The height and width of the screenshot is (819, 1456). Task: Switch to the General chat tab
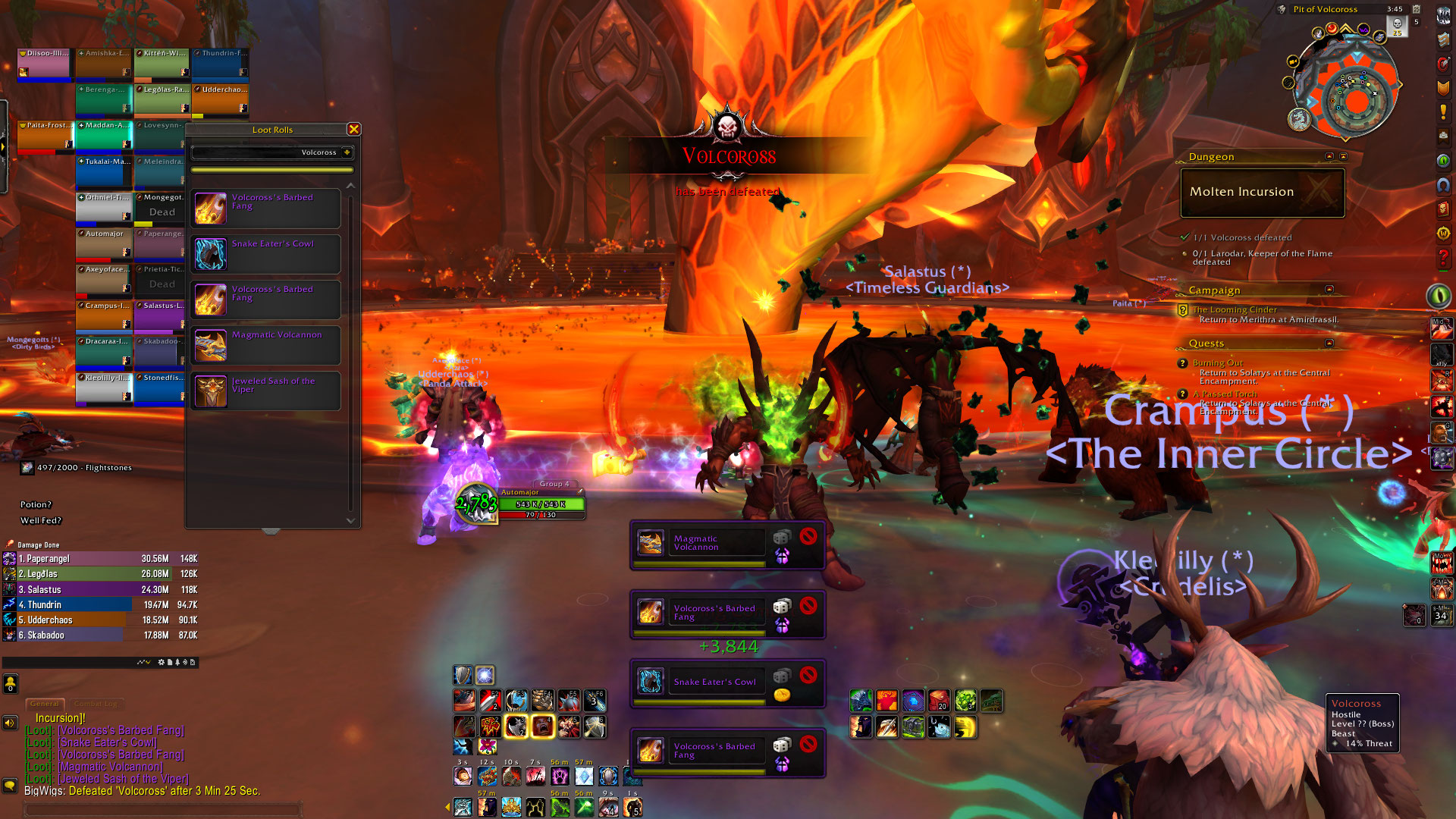tap(45, 704)
